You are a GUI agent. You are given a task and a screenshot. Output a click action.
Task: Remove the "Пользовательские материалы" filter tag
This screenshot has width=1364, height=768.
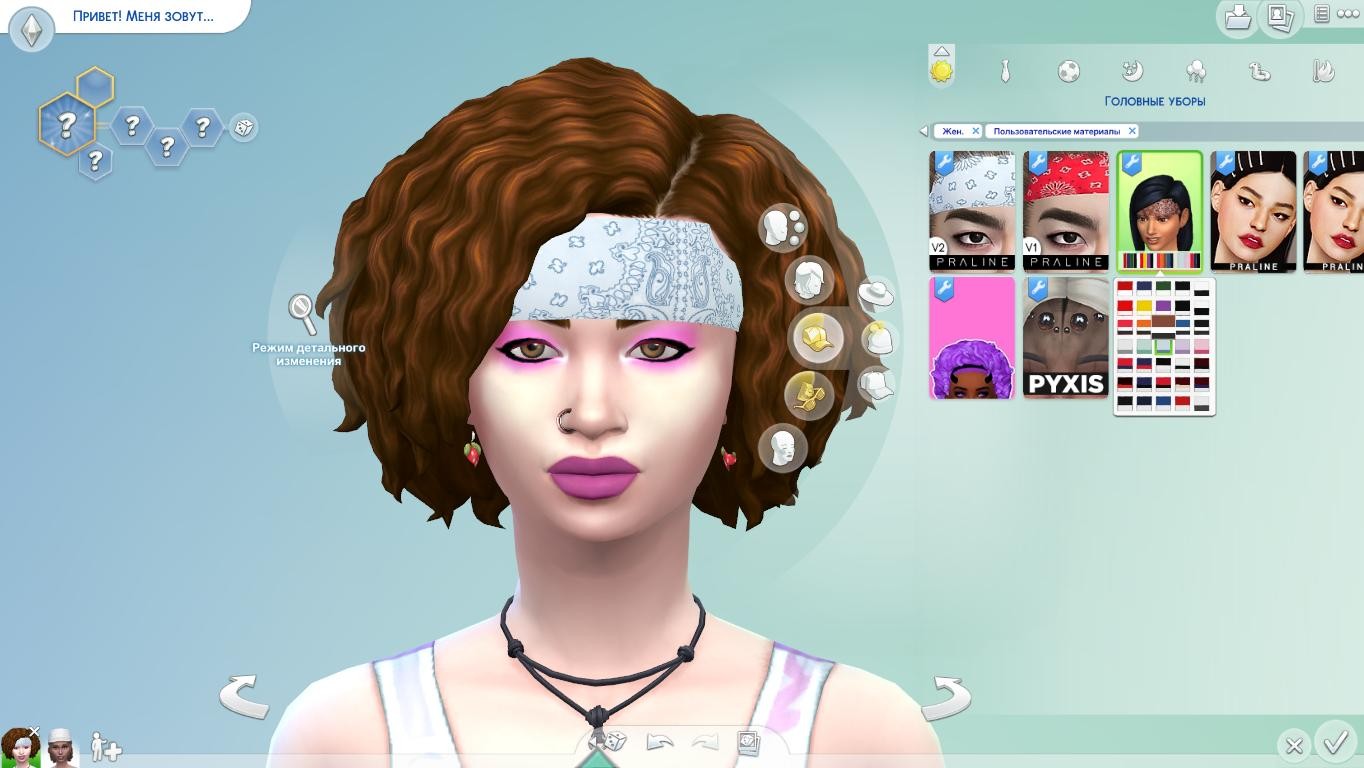coord(1132,131)
